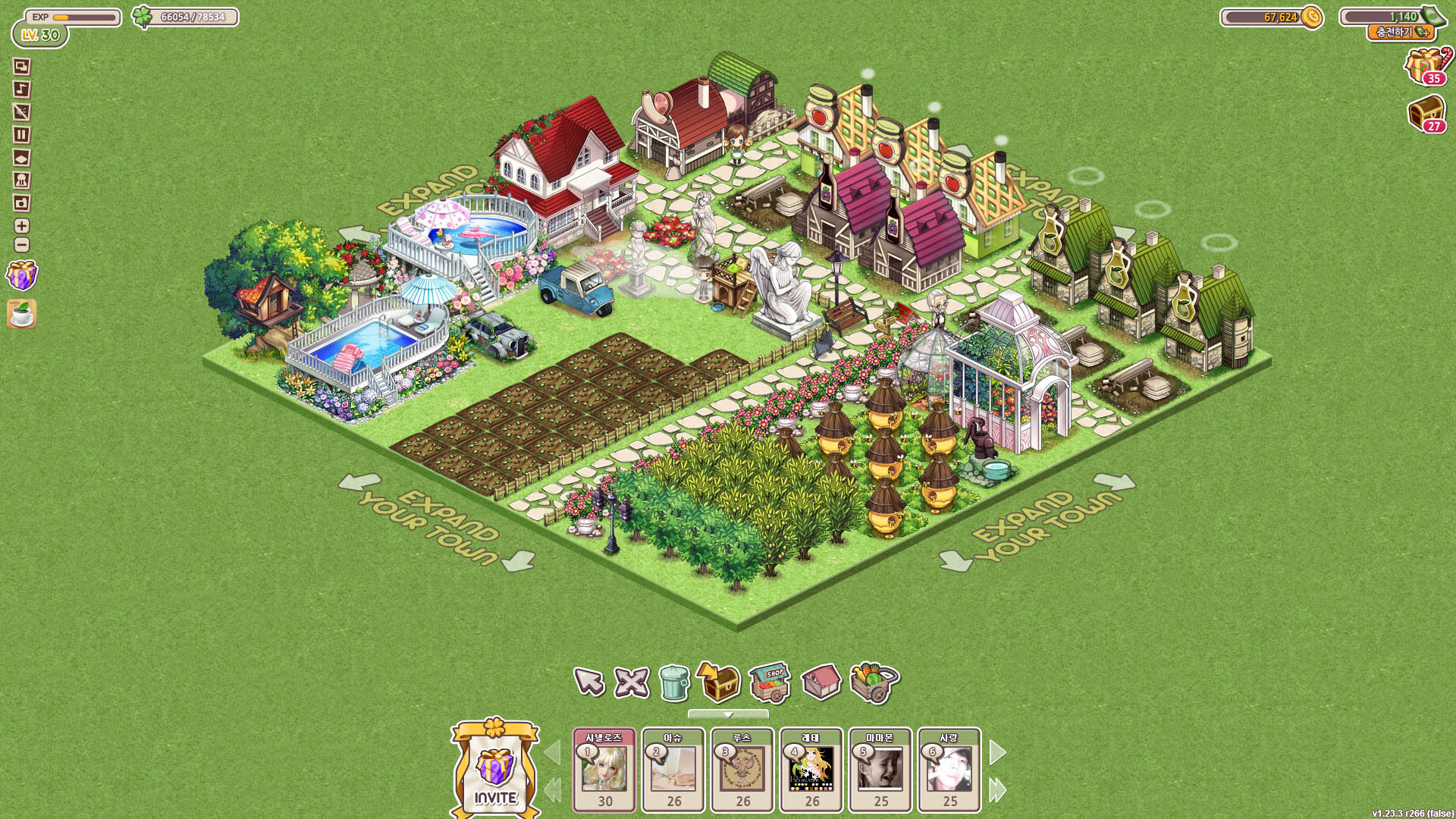Toggle music with the note icon
This screenshot has height=819, width=1456.
coord(22,89)
